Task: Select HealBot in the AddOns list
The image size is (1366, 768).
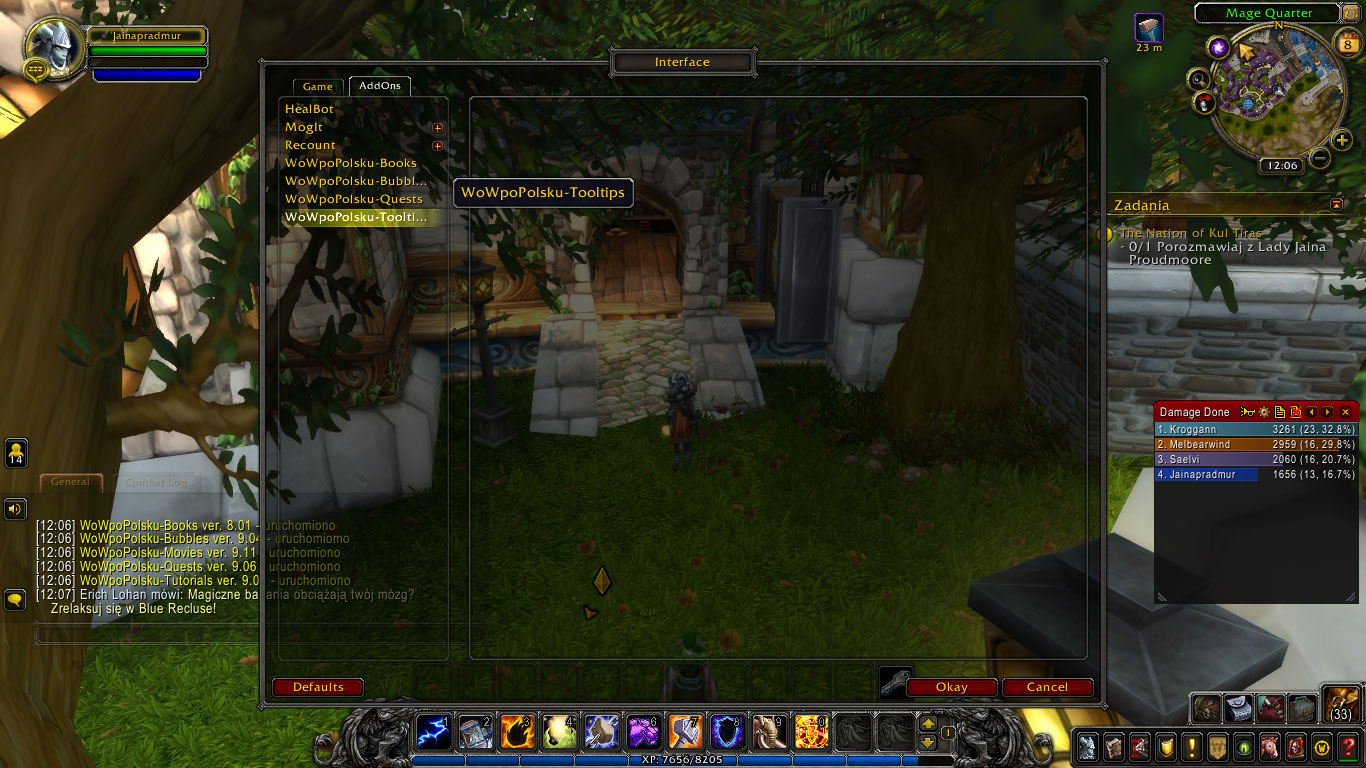Action: (x=309, y=108)
